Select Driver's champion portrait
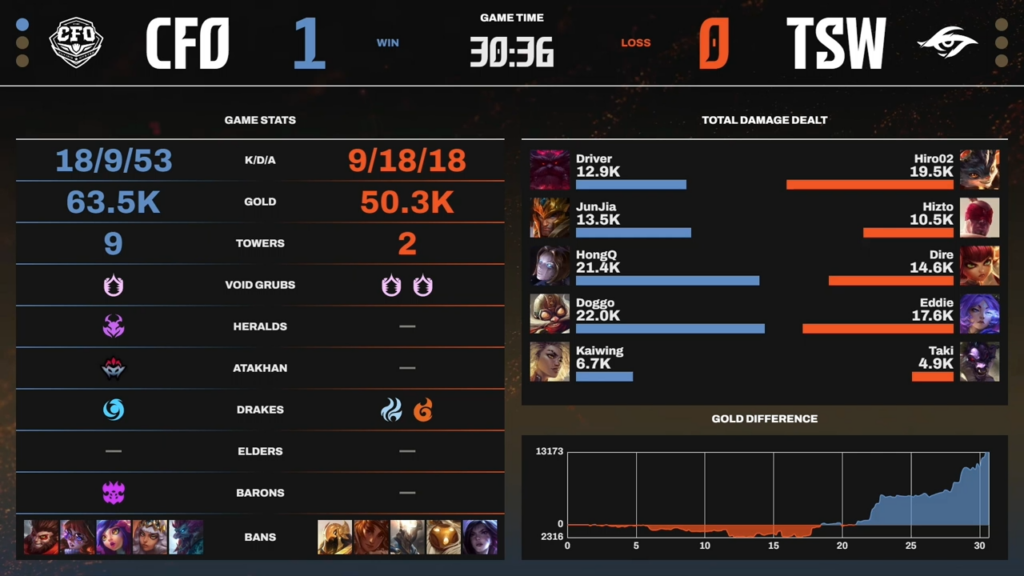The image size is (1024, 576). click(x=550, y=170)
